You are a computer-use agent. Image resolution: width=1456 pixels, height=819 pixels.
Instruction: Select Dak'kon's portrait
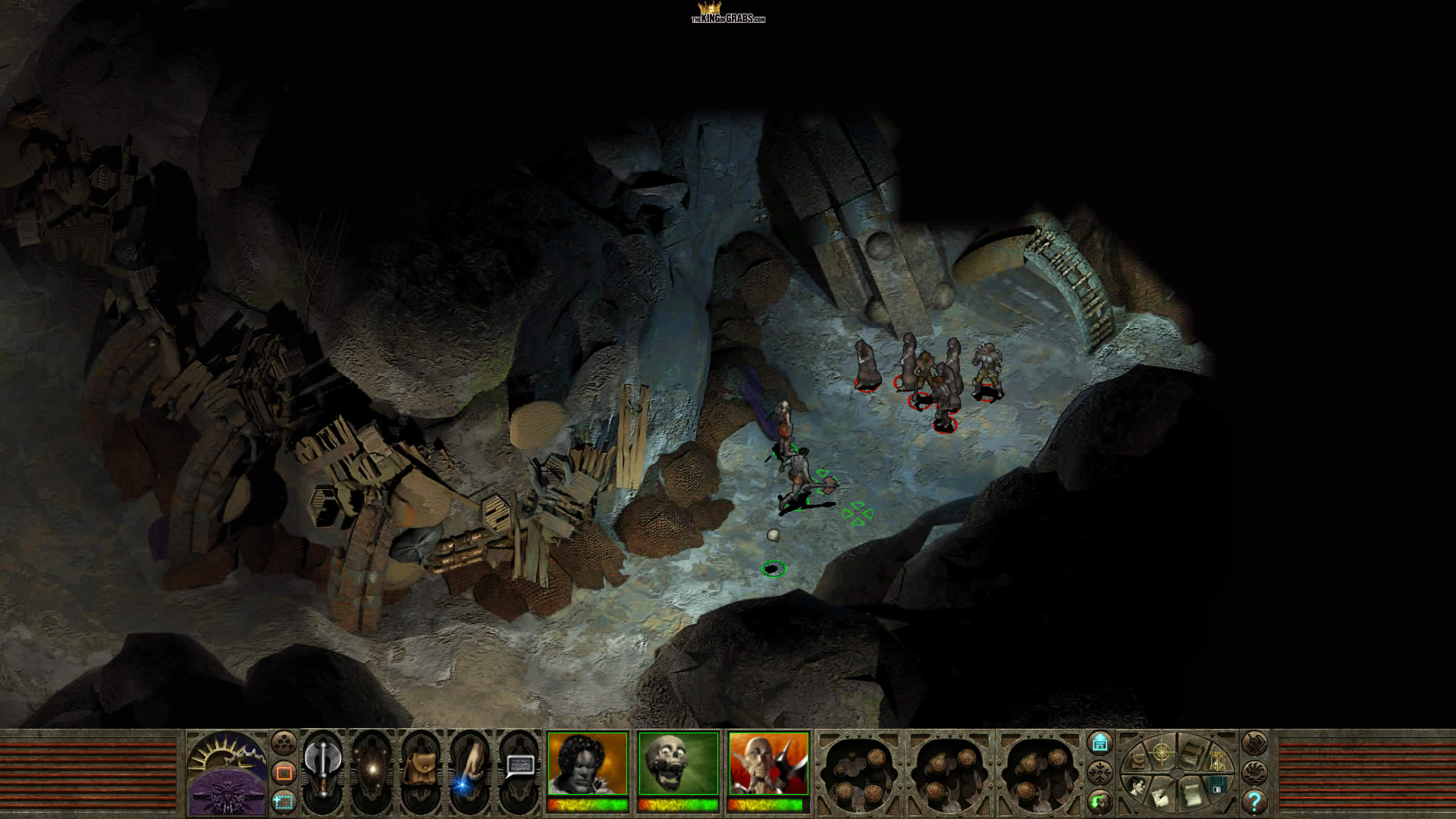(x=769, y=764)
